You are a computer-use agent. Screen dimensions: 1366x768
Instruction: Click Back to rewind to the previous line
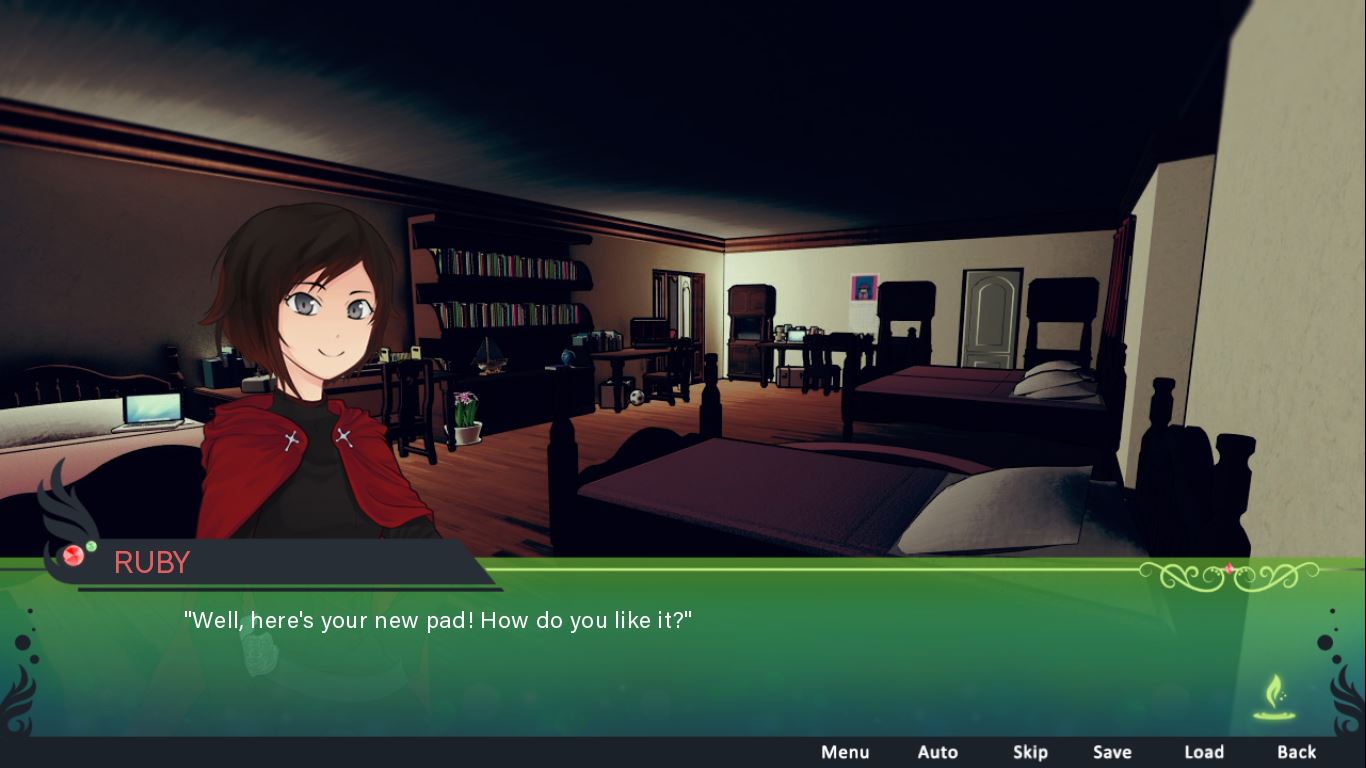pos(1296,752)
